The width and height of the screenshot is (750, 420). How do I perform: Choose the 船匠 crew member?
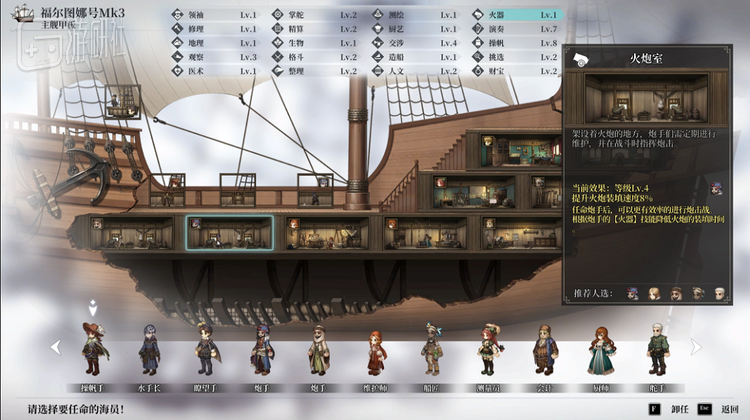pos(431,348)
